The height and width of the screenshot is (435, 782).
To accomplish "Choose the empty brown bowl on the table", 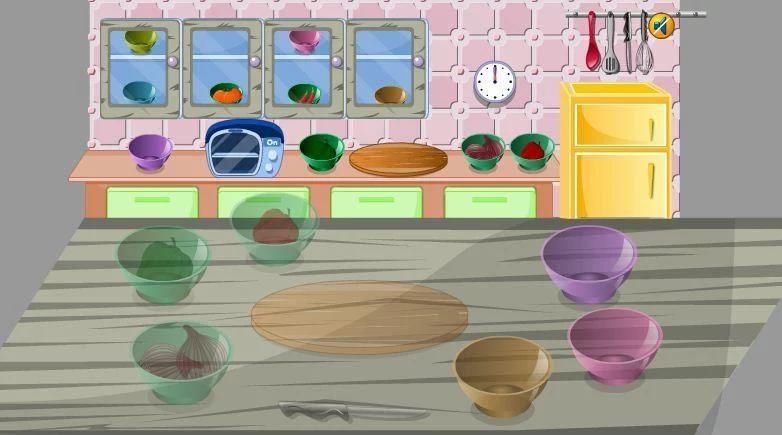I will [x=502, y=373].
